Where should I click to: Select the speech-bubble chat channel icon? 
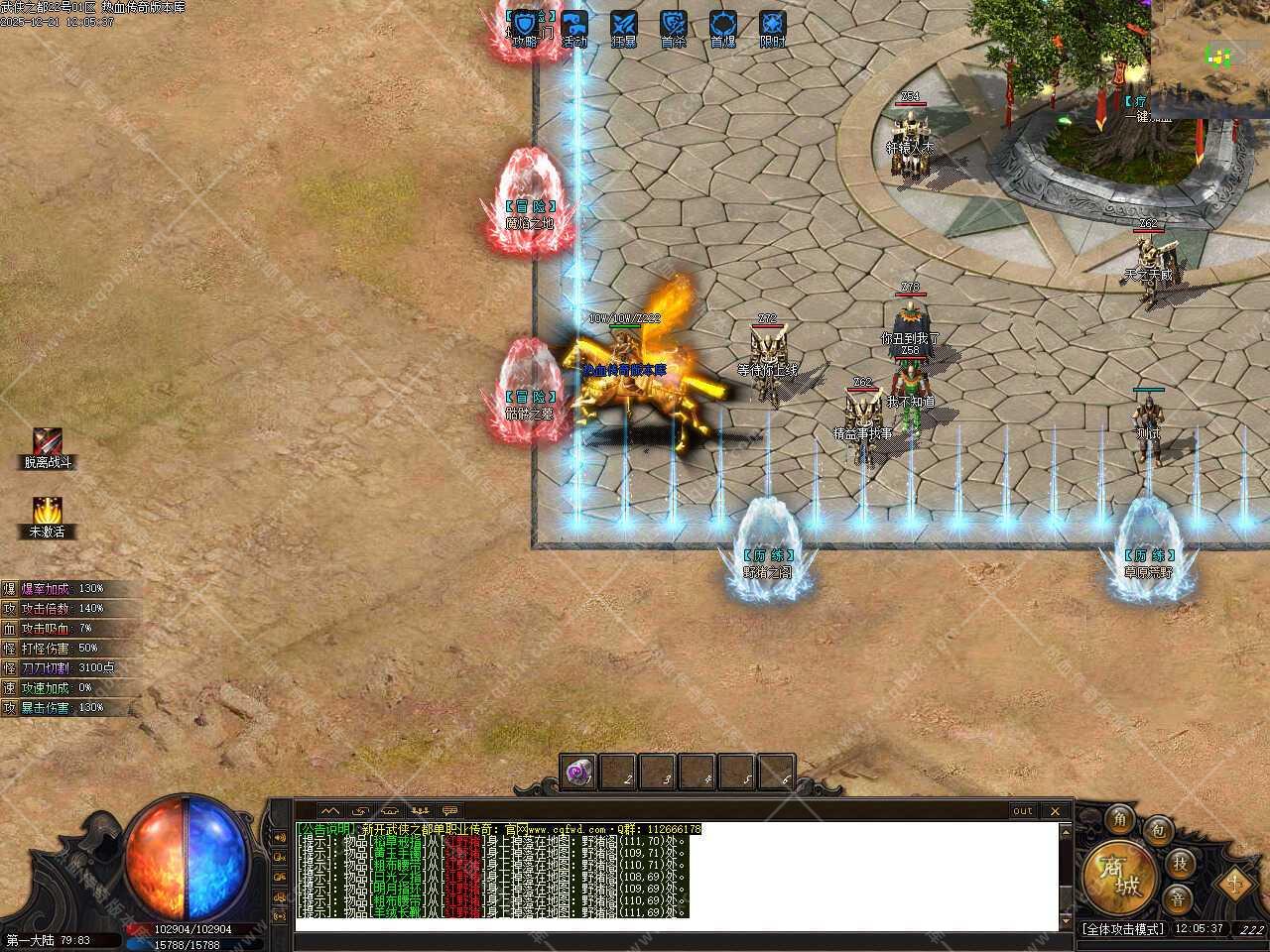(450, 811)
